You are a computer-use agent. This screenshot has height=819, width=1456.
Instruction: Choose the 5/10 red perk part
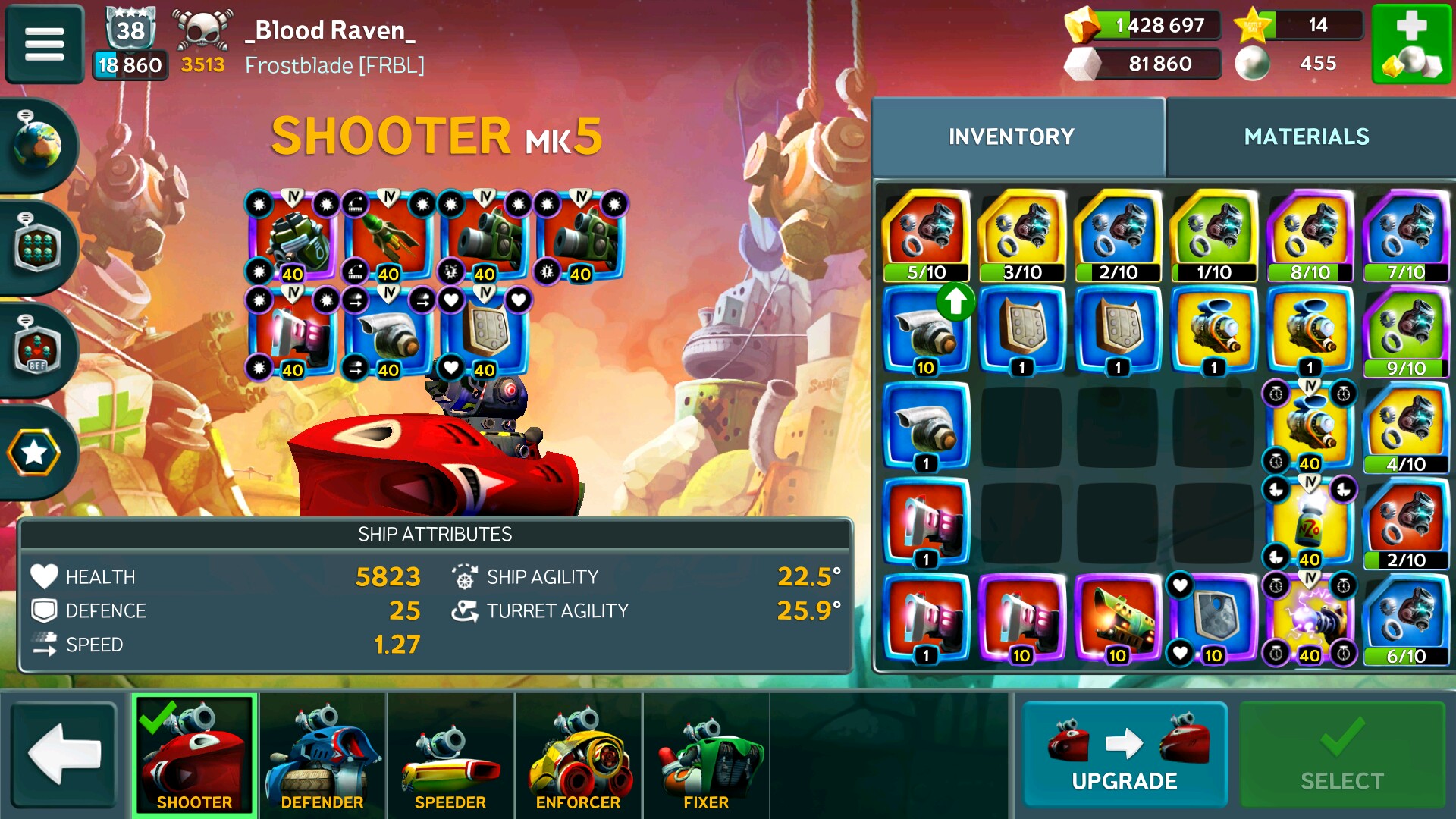click(x=926, y=235)
